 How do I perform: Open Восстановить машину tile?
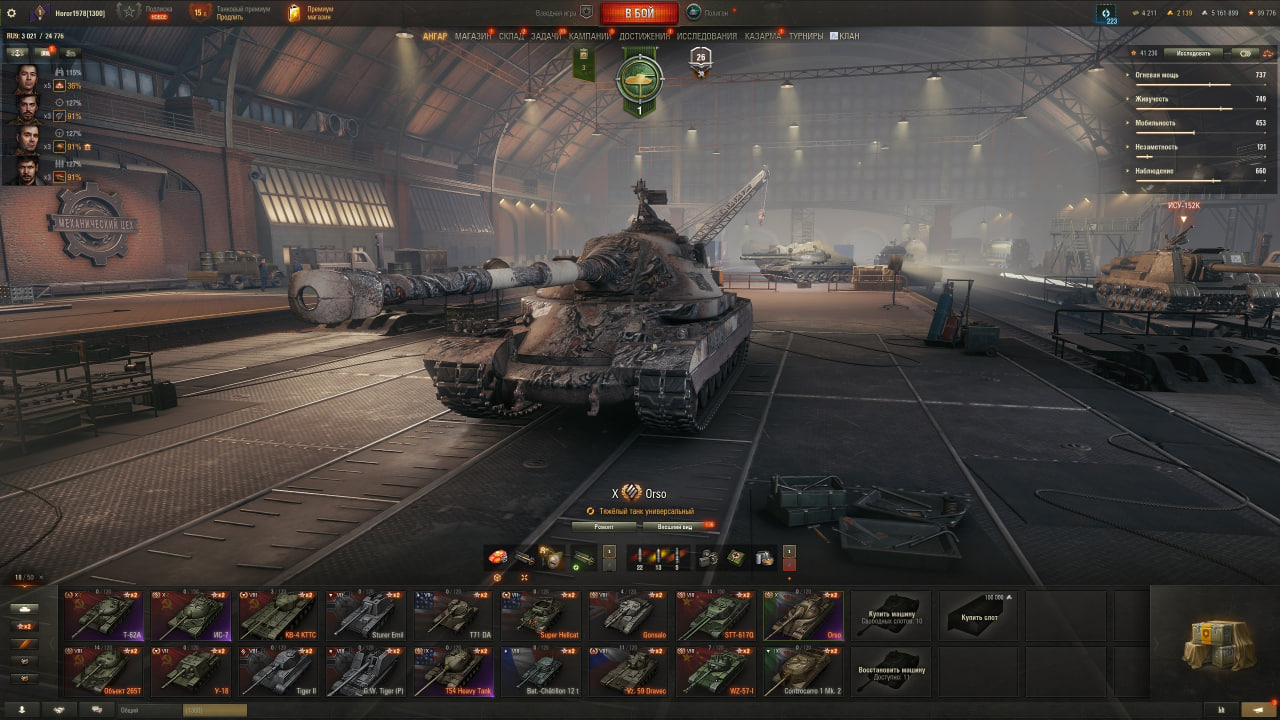coord(891,670)
